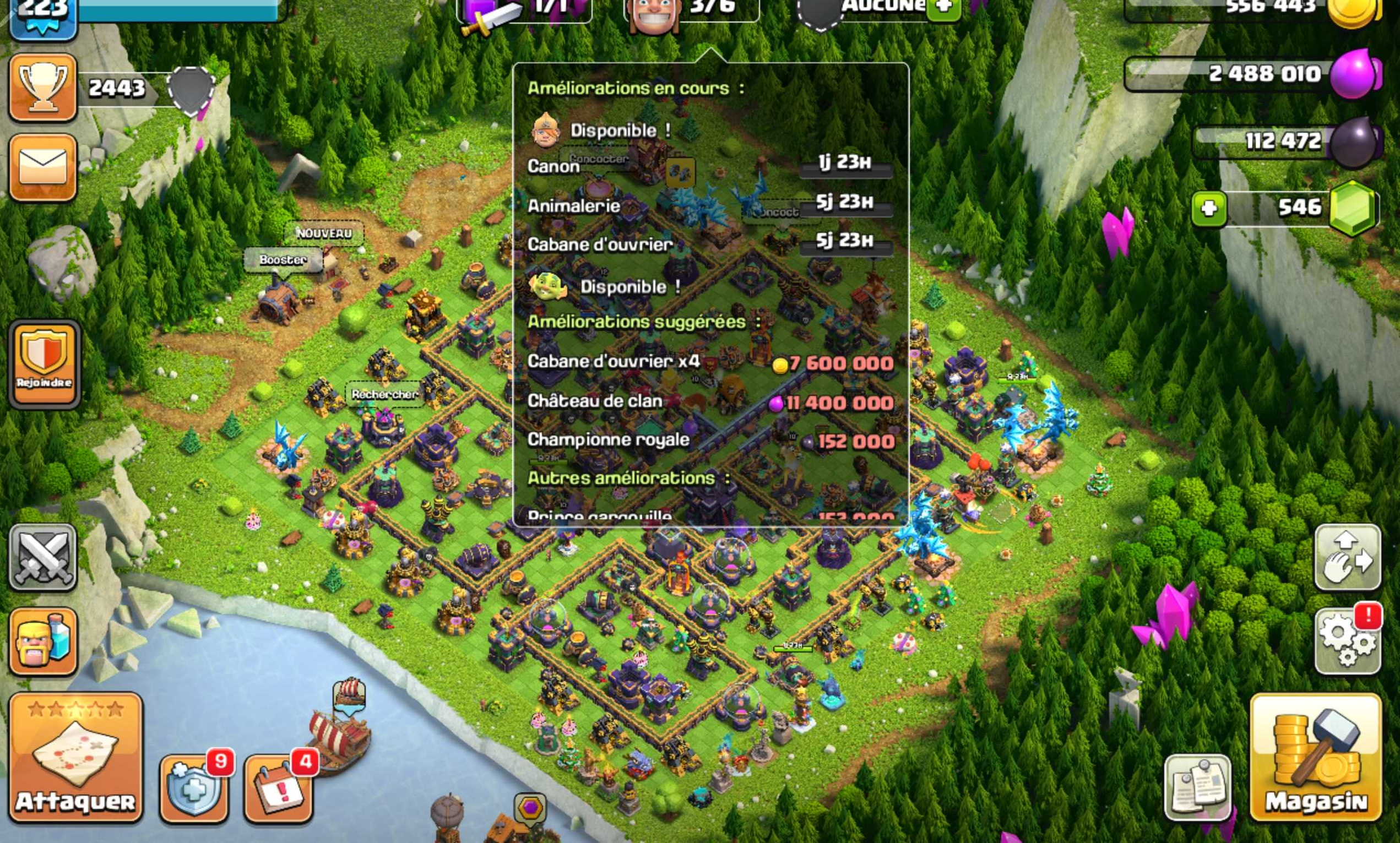Open the mailbox envelope icon

click(43, 168)
